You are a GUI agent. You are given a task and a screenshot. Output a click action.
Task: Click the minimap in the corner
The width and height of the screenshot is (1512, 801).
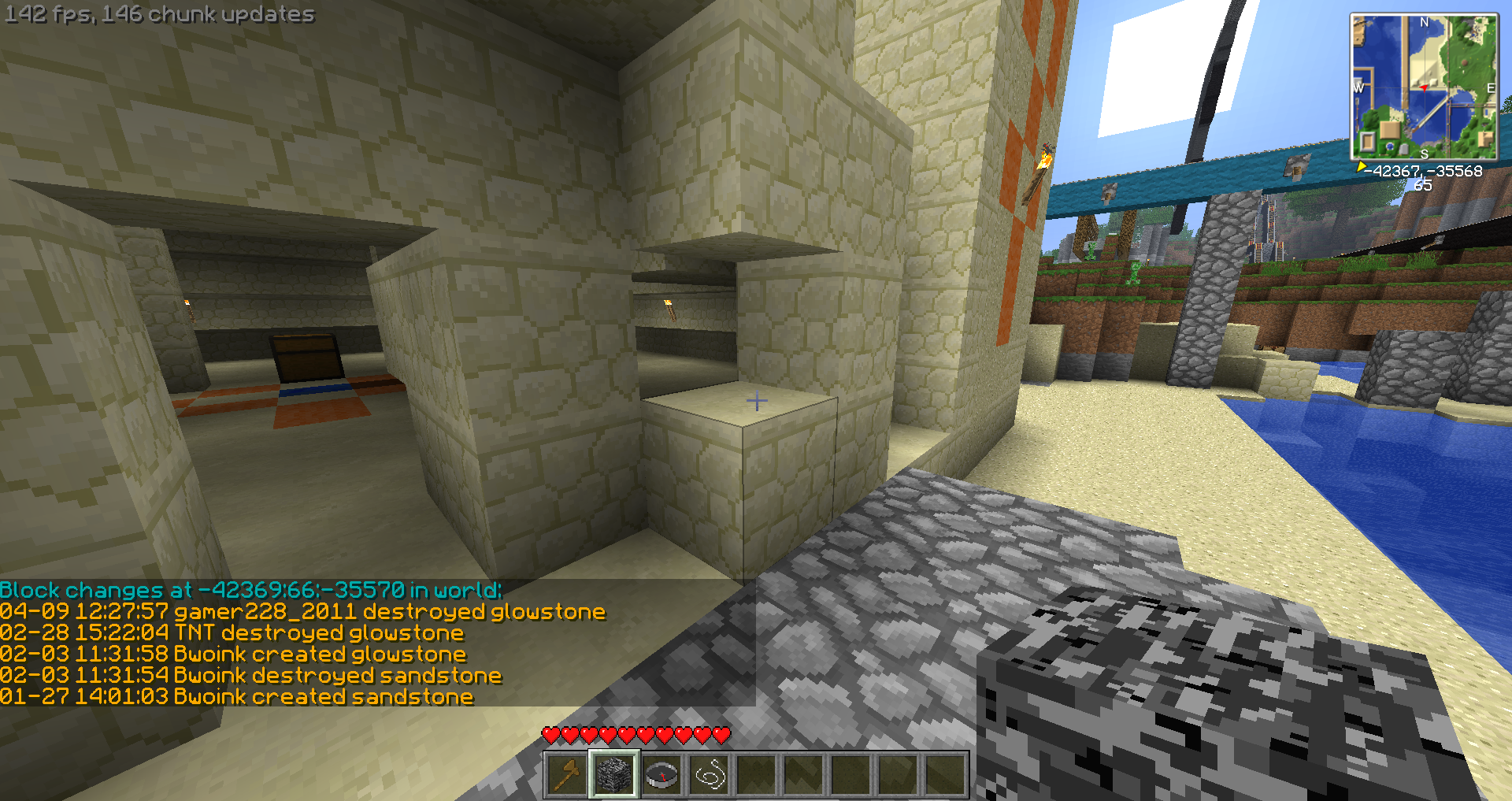[x=1424, y=87]
